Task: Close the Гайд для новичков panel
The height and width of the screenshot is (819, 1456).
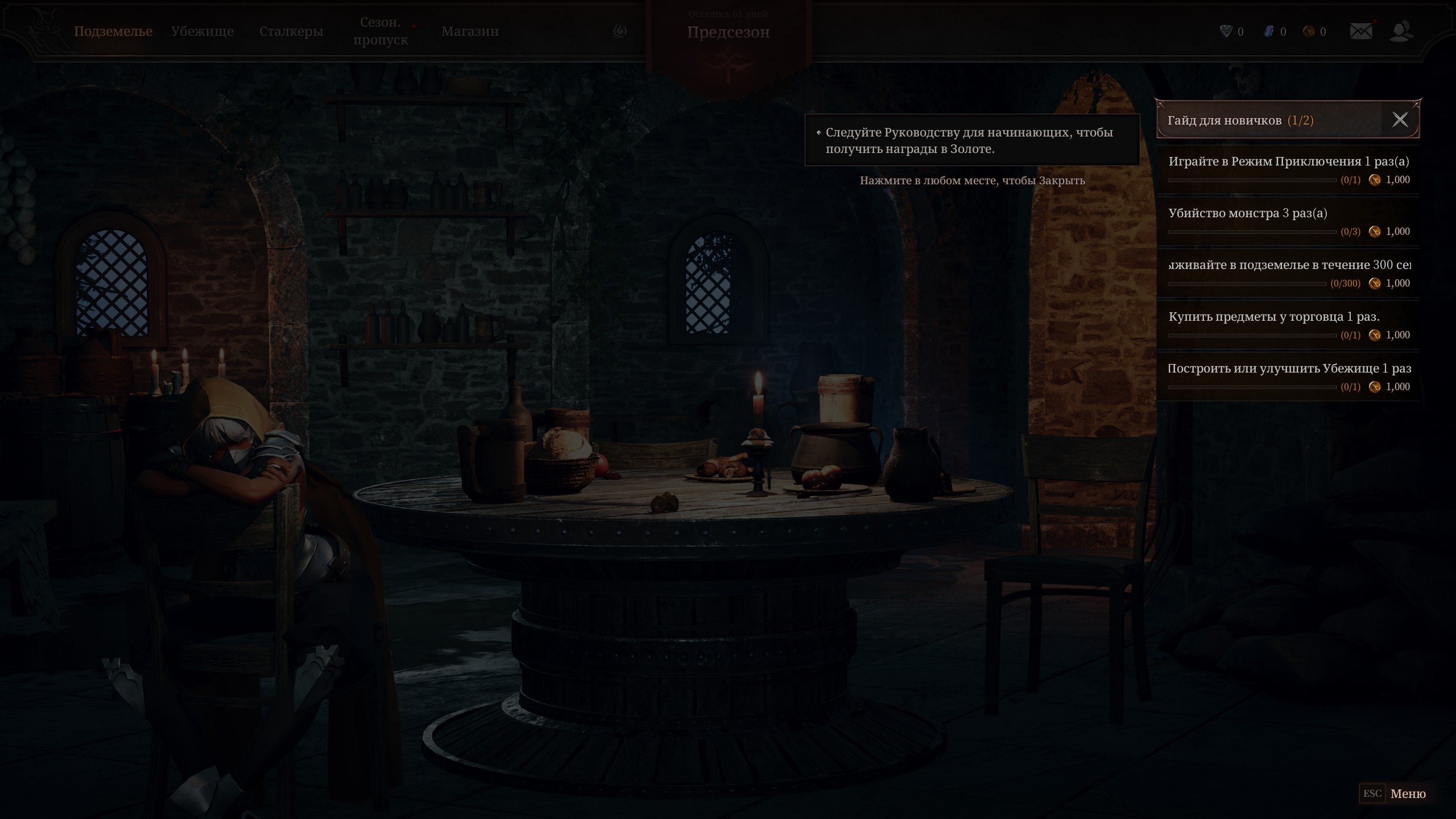Action: click(x=1400, y=119)
